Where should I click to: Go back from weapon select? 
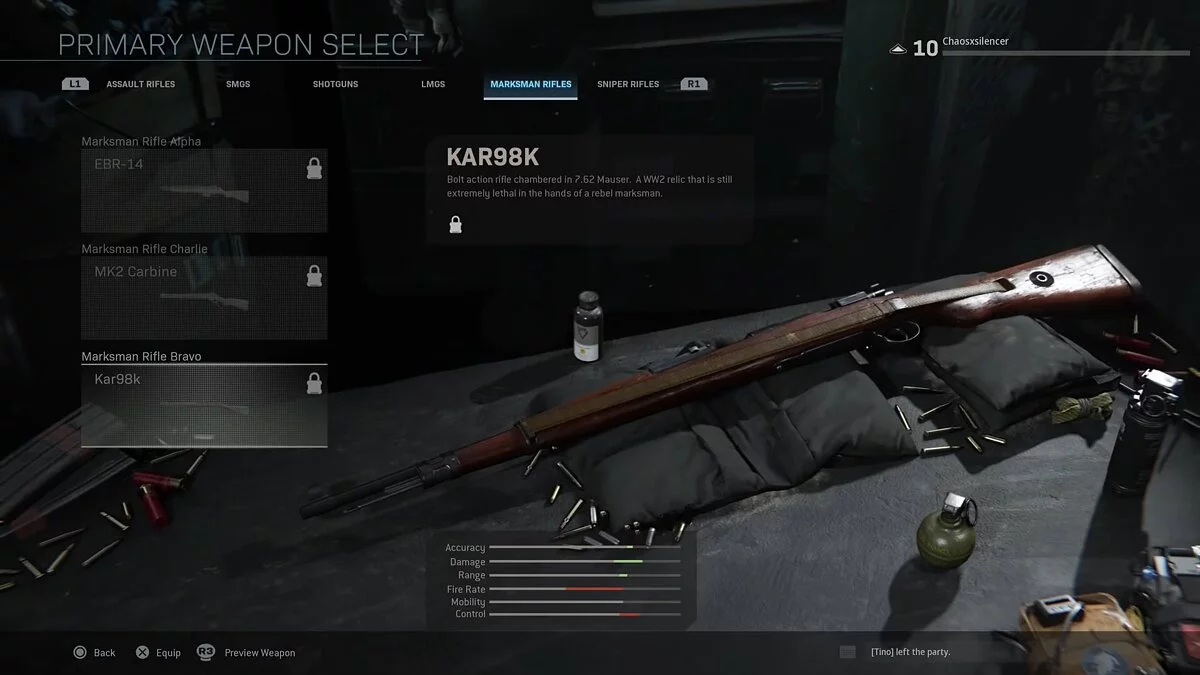coord(95,653)
